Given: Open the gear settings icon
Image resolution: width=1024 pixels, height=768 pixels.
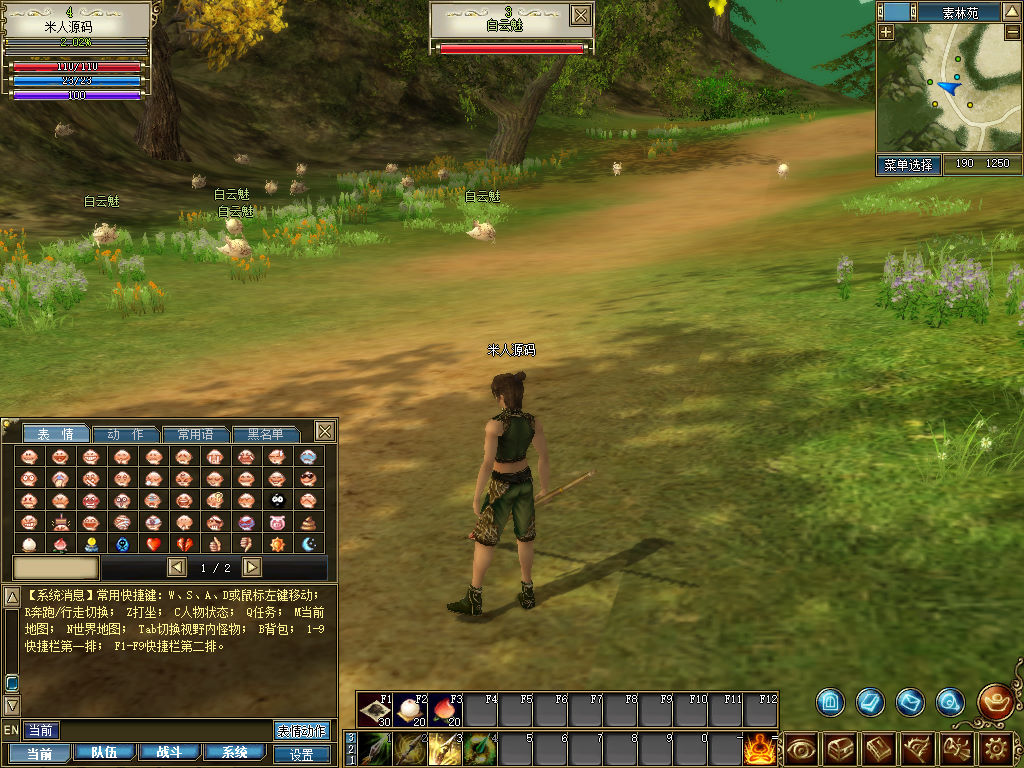Looking at the screenshot, I should tap(997, 747).
